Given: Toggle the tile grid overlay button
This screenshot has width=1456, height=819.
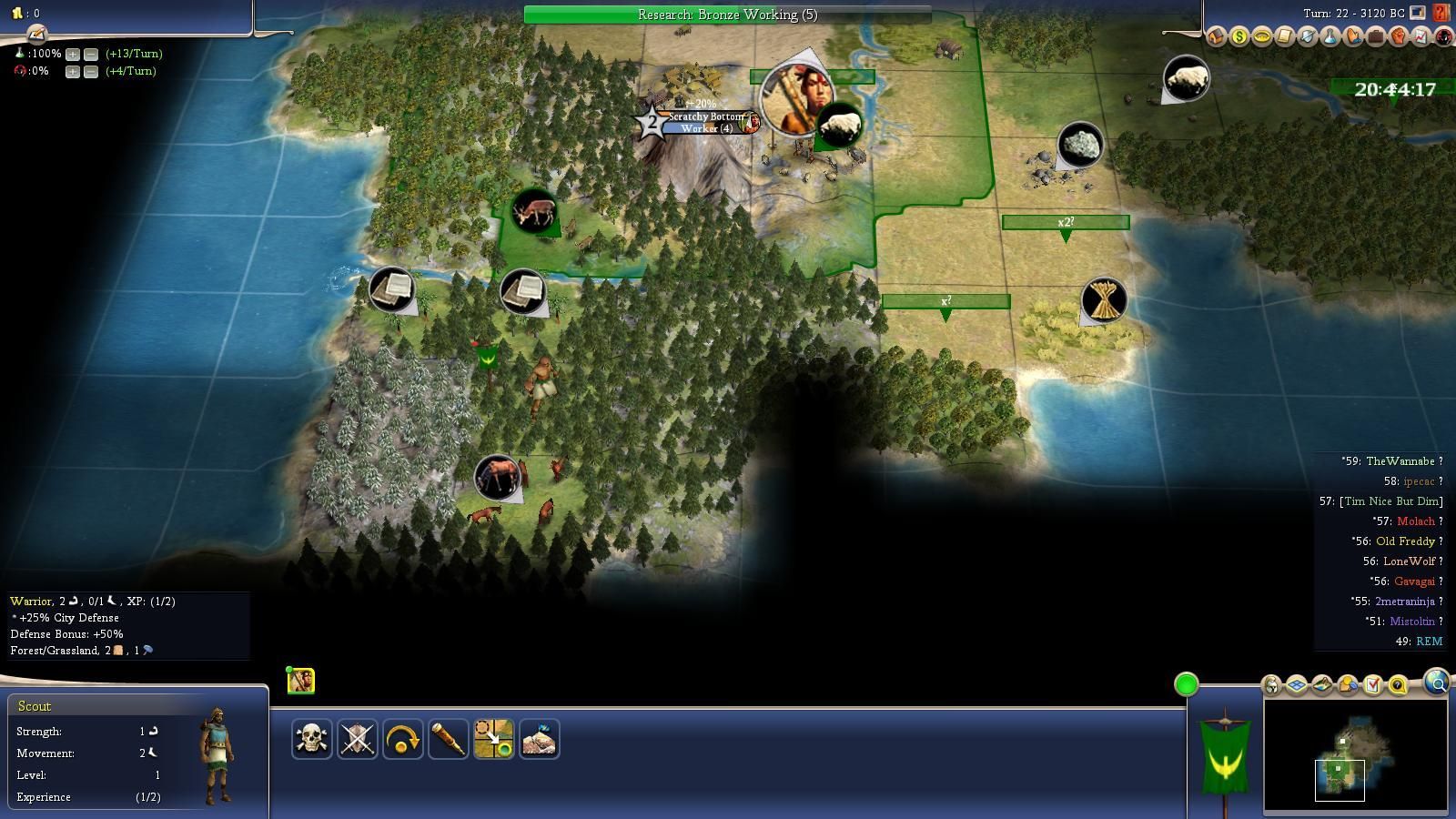Looking at the screenshot, I should point(1297,684).
